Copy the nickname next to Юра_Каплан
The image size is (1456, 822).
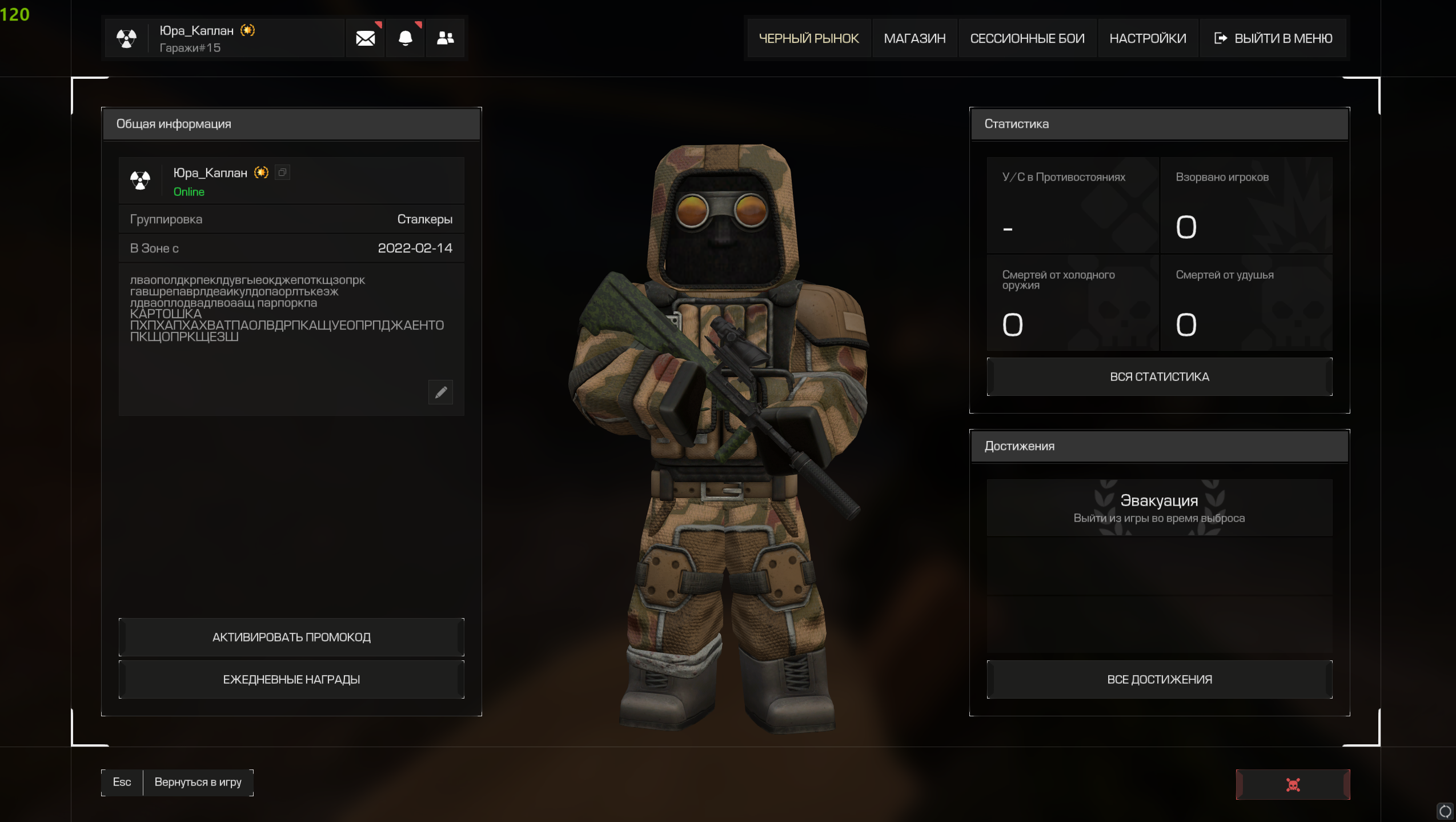pyautogui.click(x=282, y=173)
